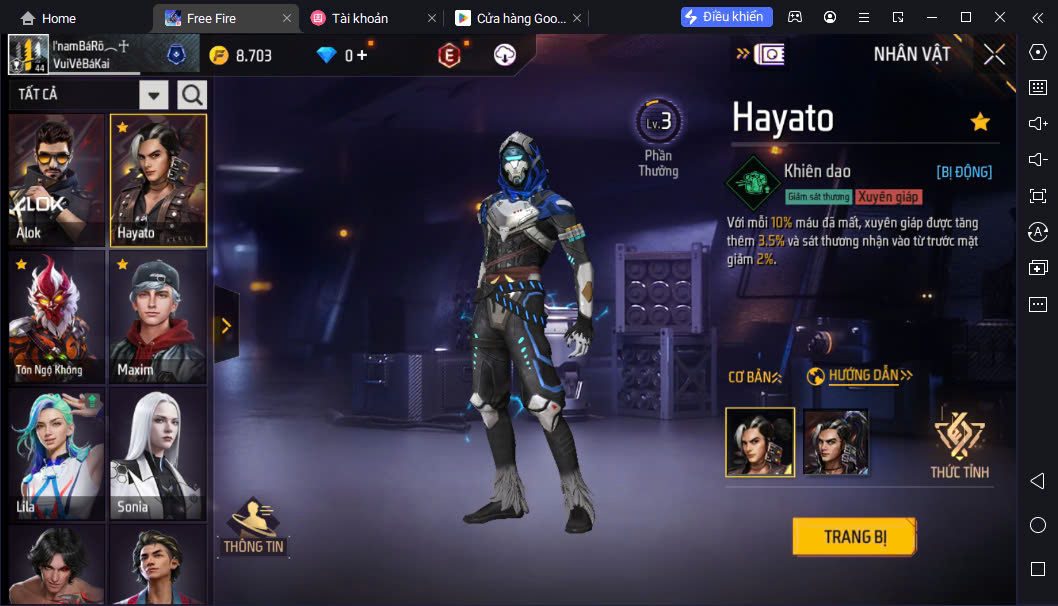This screenshot has width=1058, height=606.
Task: Expand the side panel arrow tab
Action: 226,325
